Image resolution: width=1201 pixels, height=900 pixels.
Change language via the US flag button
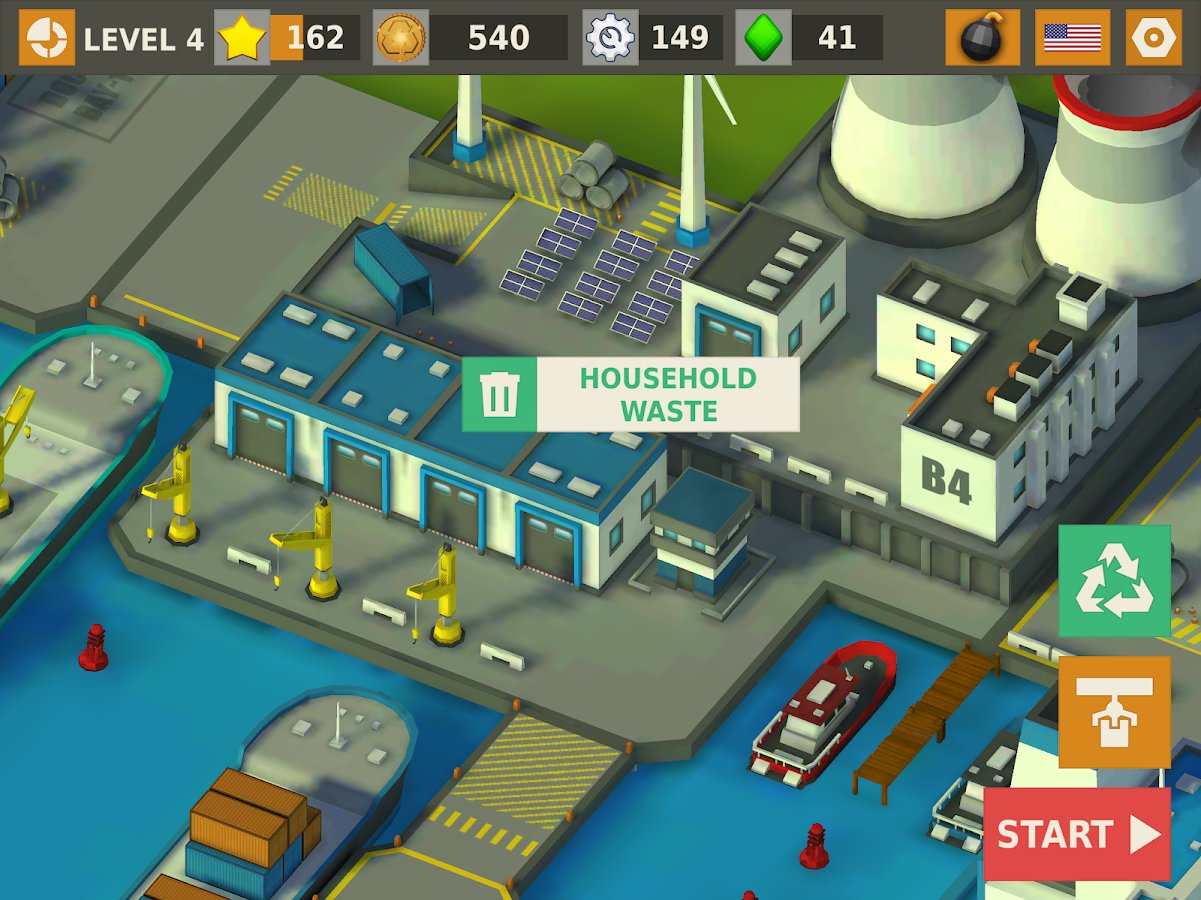pyautogui.click(x=1072, y=38)
